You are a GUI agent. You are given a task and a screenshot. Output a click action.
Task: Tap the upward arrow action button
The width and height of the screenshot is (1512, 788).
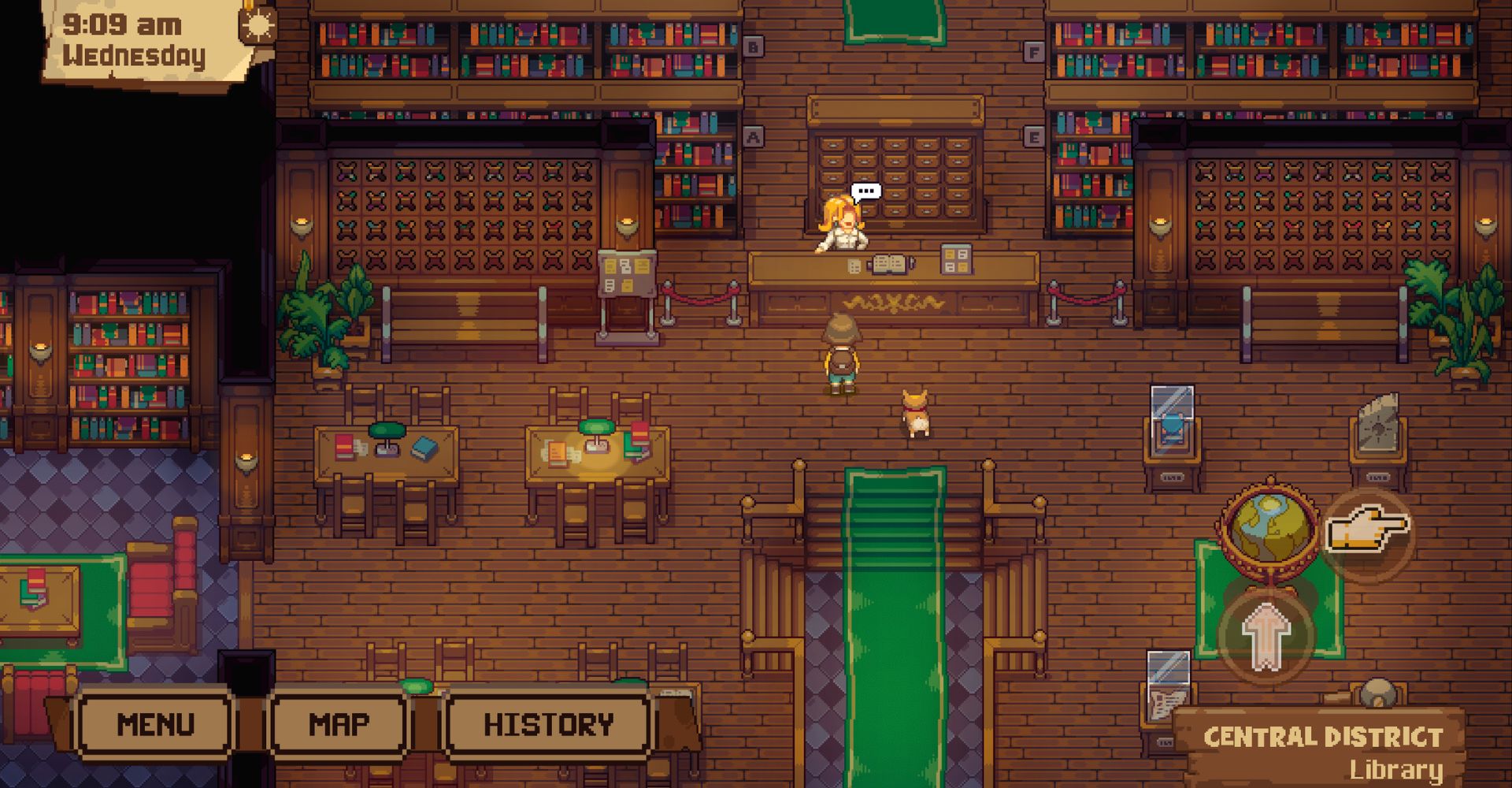click(1266, 634)
